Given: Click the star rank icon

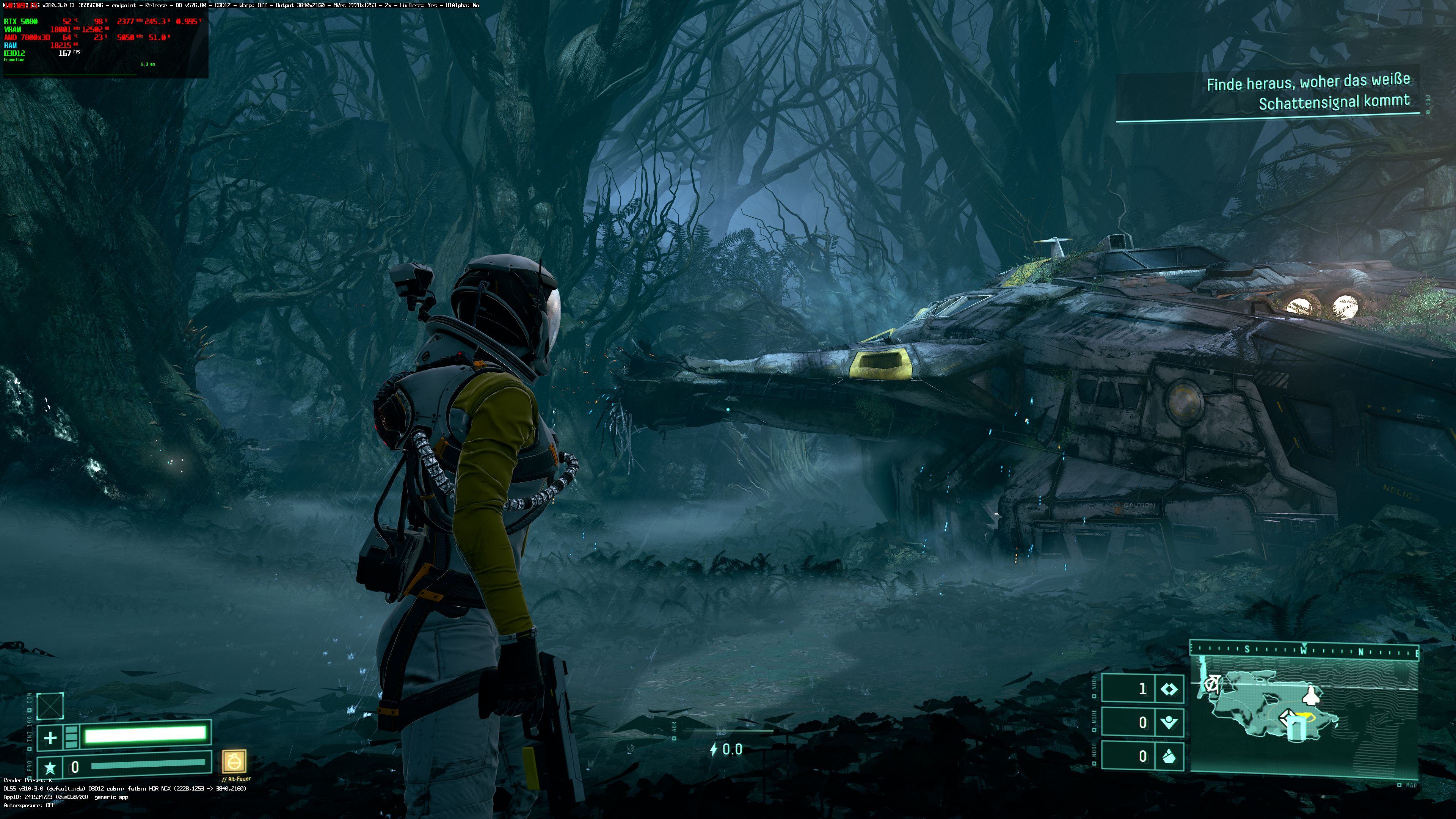Looking at the screenshot, I should [50, 767].
